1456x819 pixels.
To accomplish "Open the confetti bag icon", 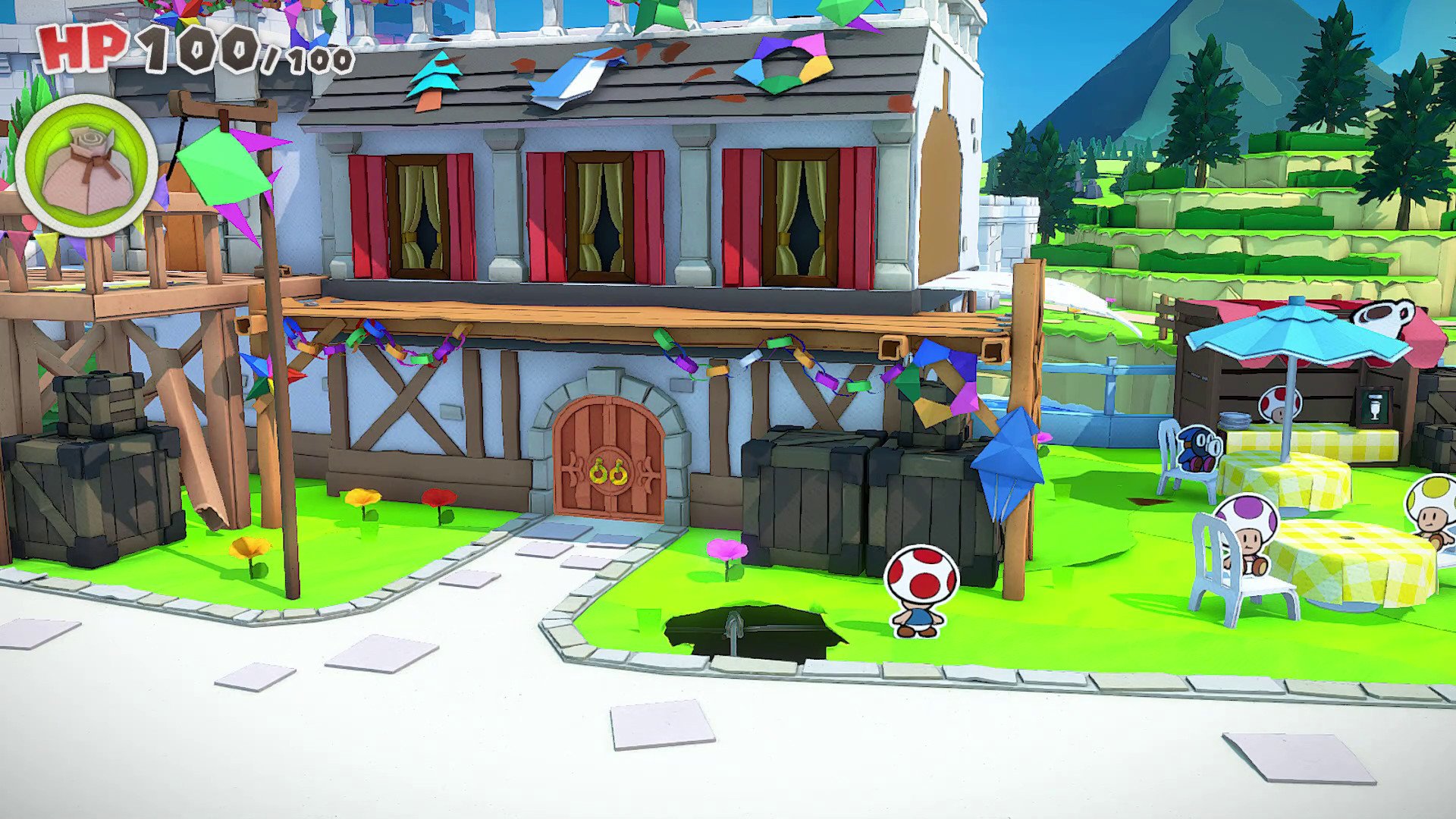I will [x=86, y=168].
